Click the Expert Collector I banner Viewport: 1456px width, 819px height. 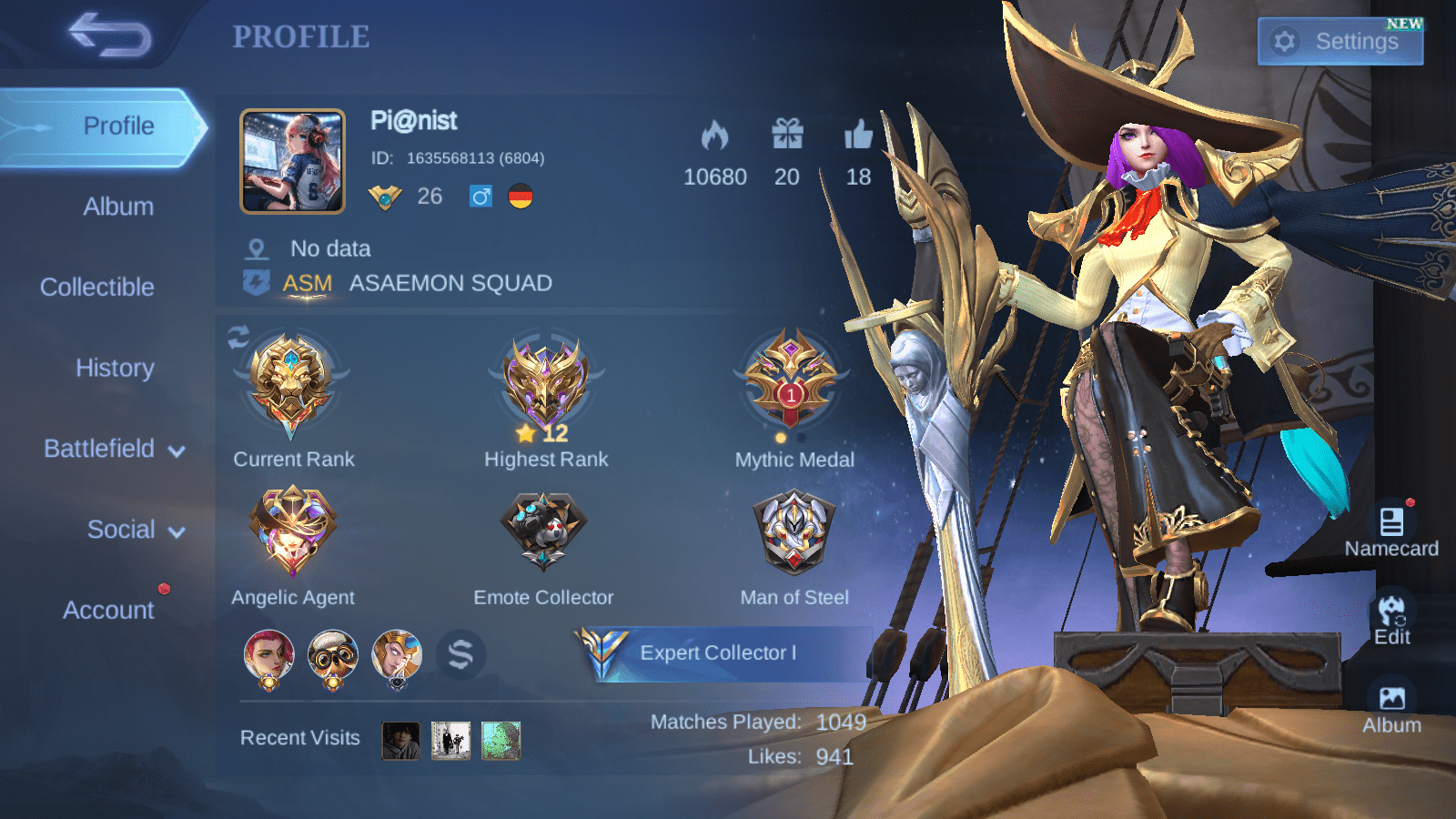(719, 652)
